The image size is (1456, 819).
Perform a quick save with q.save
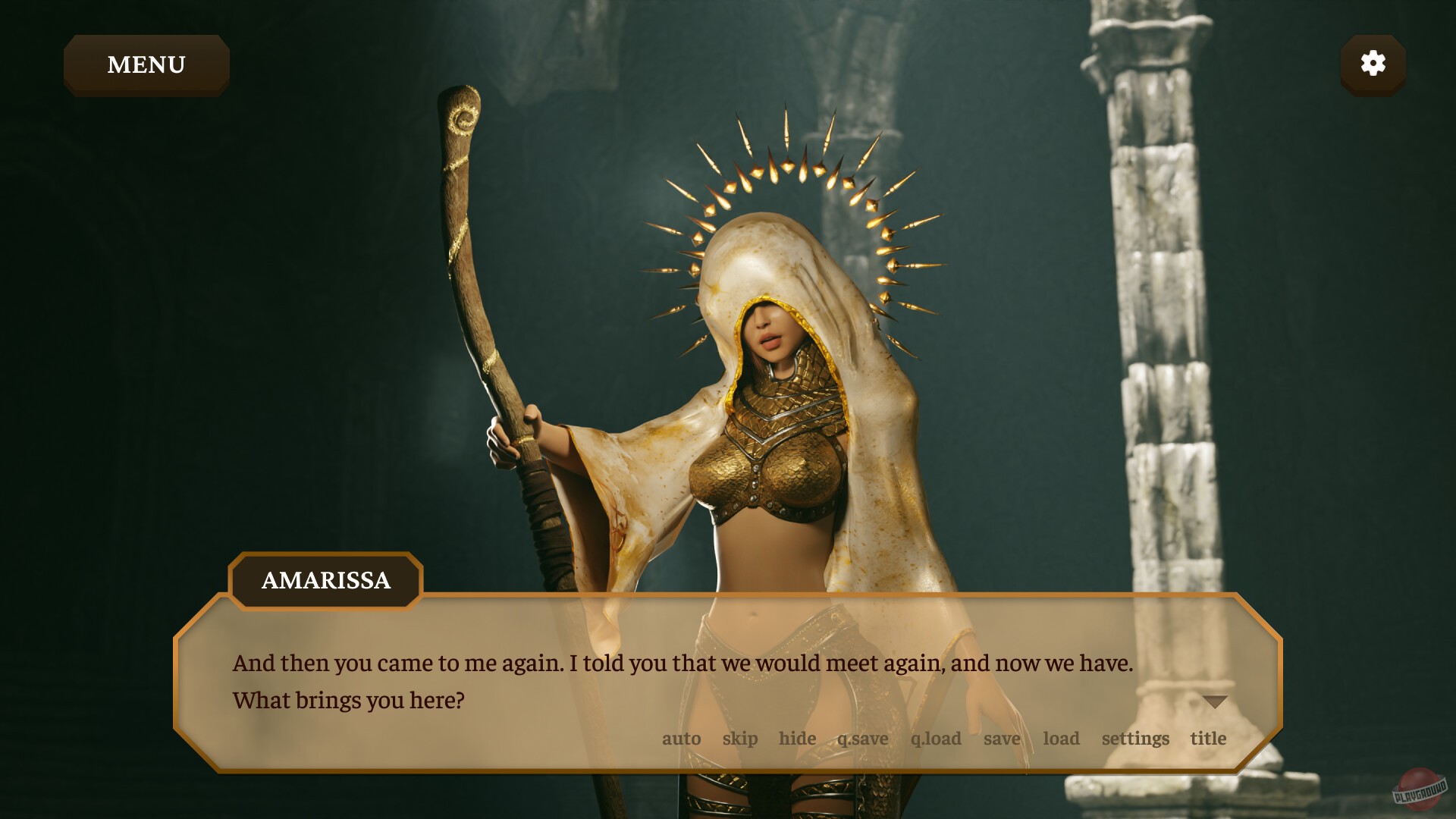pos(863,738)
